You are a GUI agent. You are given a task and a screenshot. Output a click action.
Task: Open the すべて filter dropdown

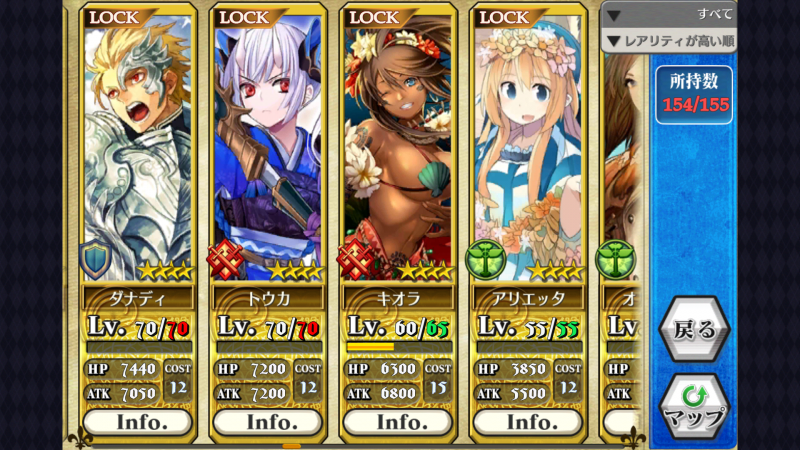tap(669, 14)
